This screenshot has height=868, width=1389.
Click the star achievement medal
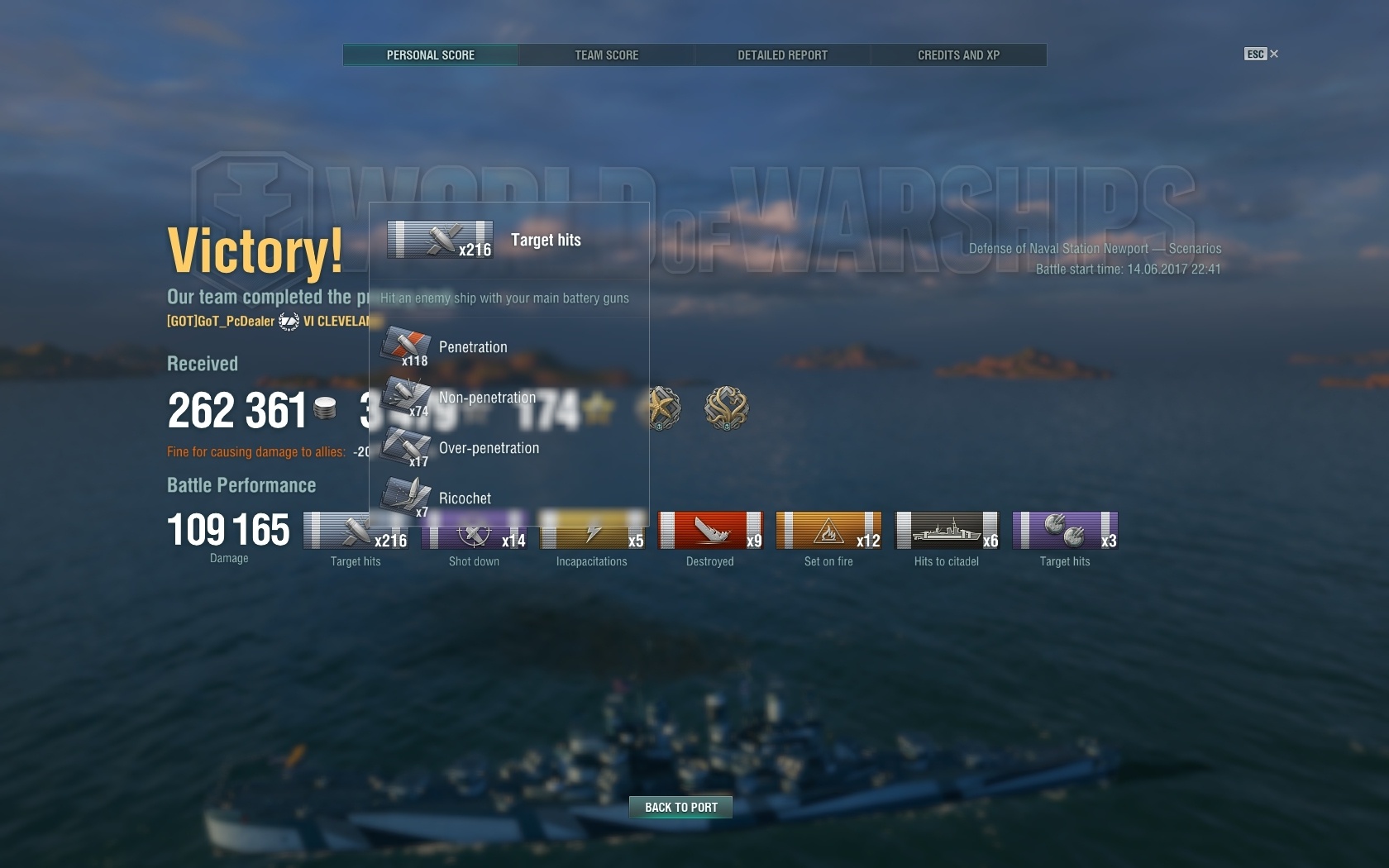(661, 408)
